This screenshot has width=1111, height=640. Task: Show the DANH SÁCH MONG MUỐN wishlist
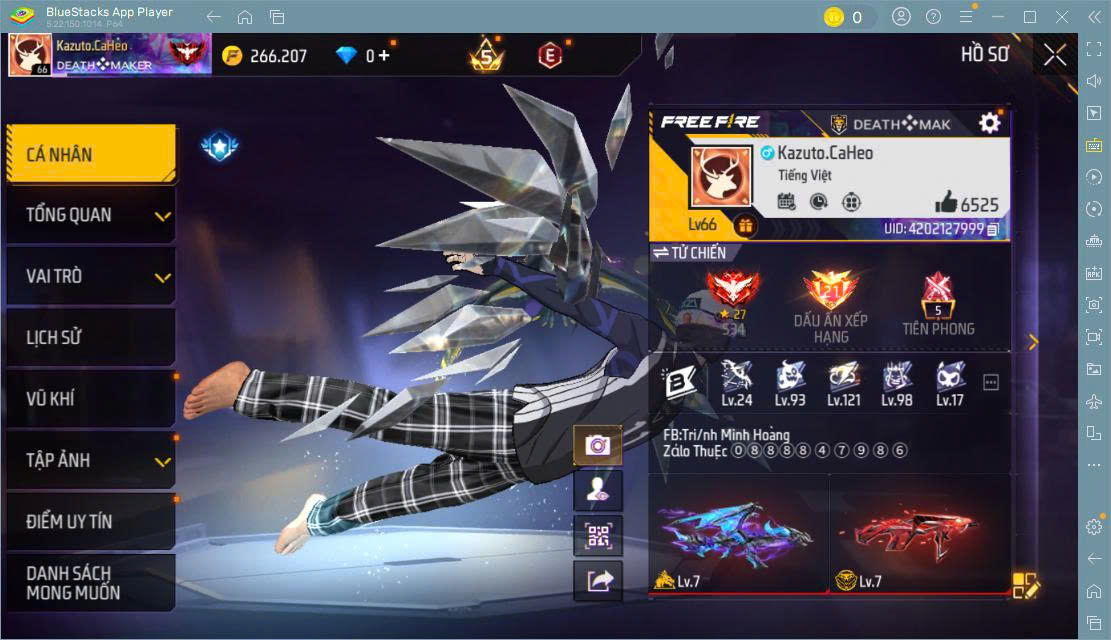click(90, 582)
